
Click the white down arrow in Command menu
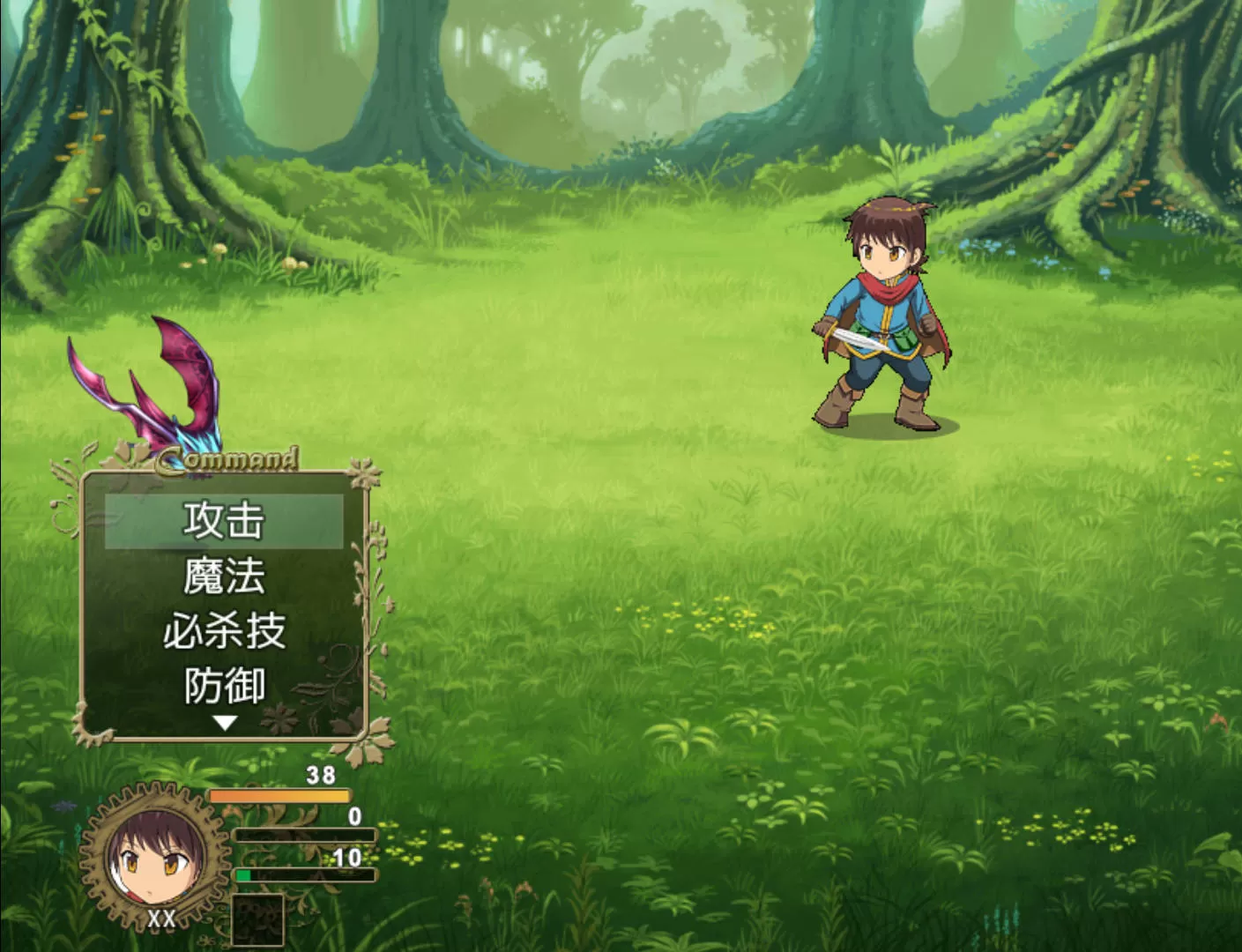coord(226,723)
